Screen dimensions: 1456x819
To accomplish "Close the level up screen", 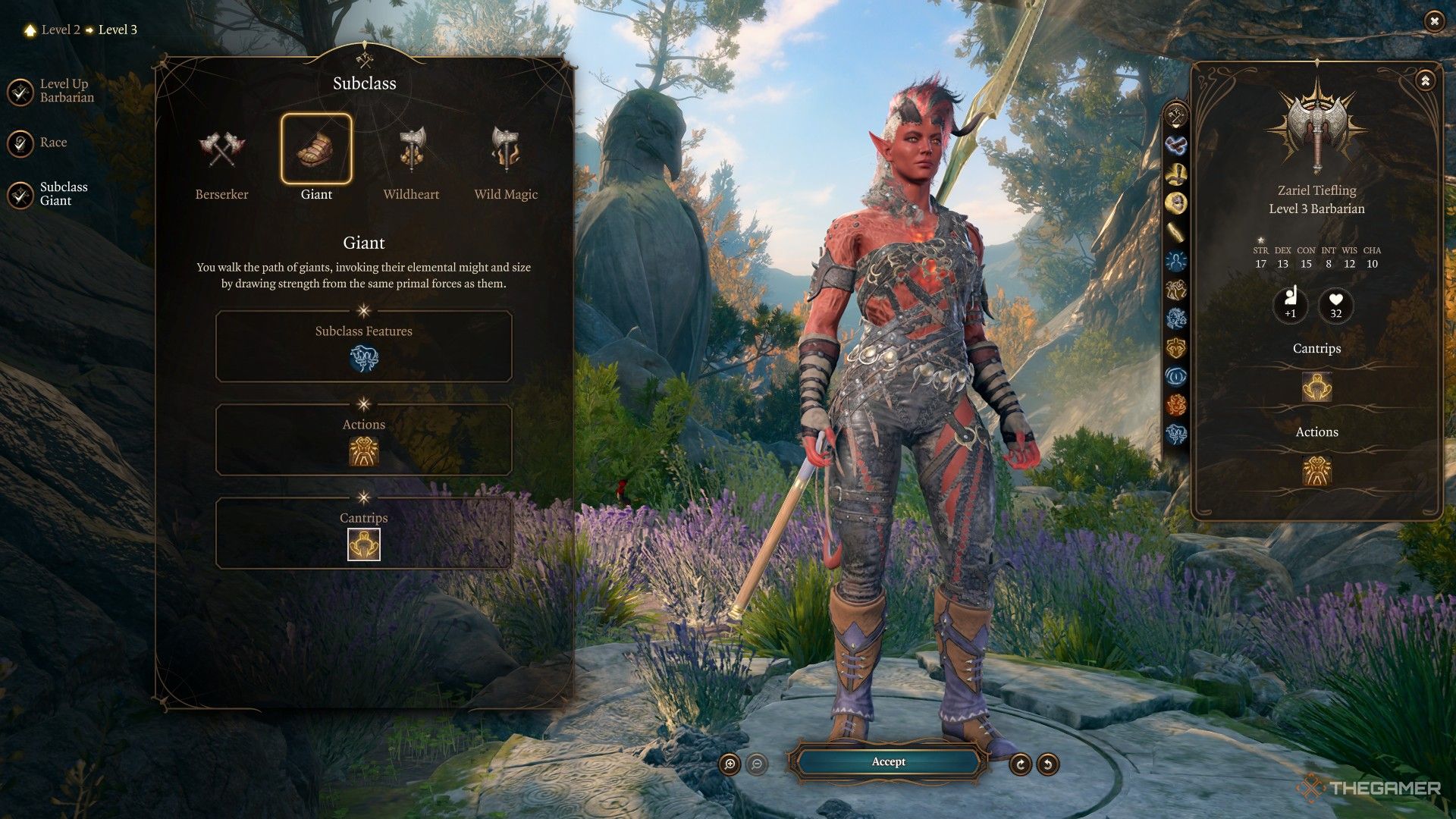I will click(1433, 21).
